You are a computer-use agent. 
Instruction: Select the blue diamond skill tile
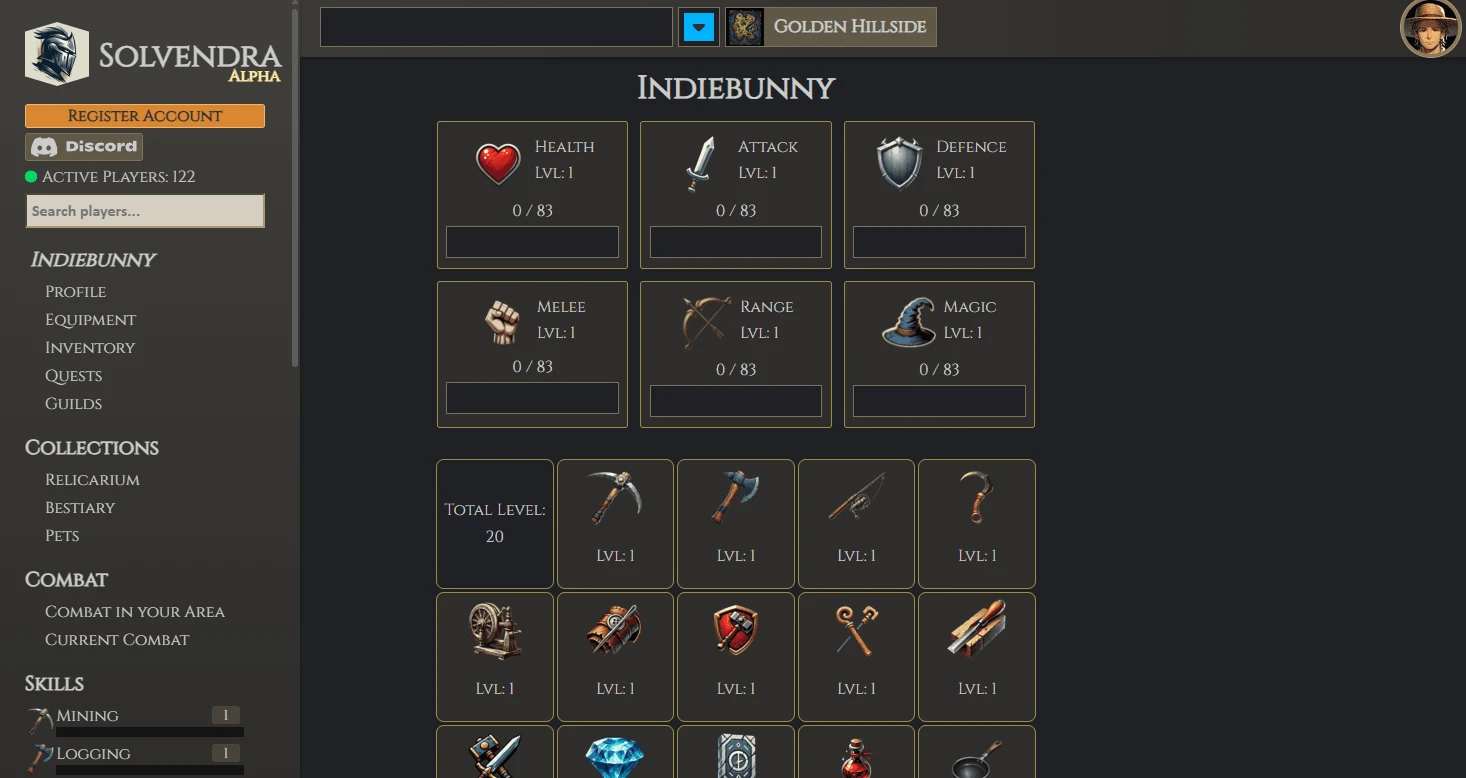coord(615,758)
